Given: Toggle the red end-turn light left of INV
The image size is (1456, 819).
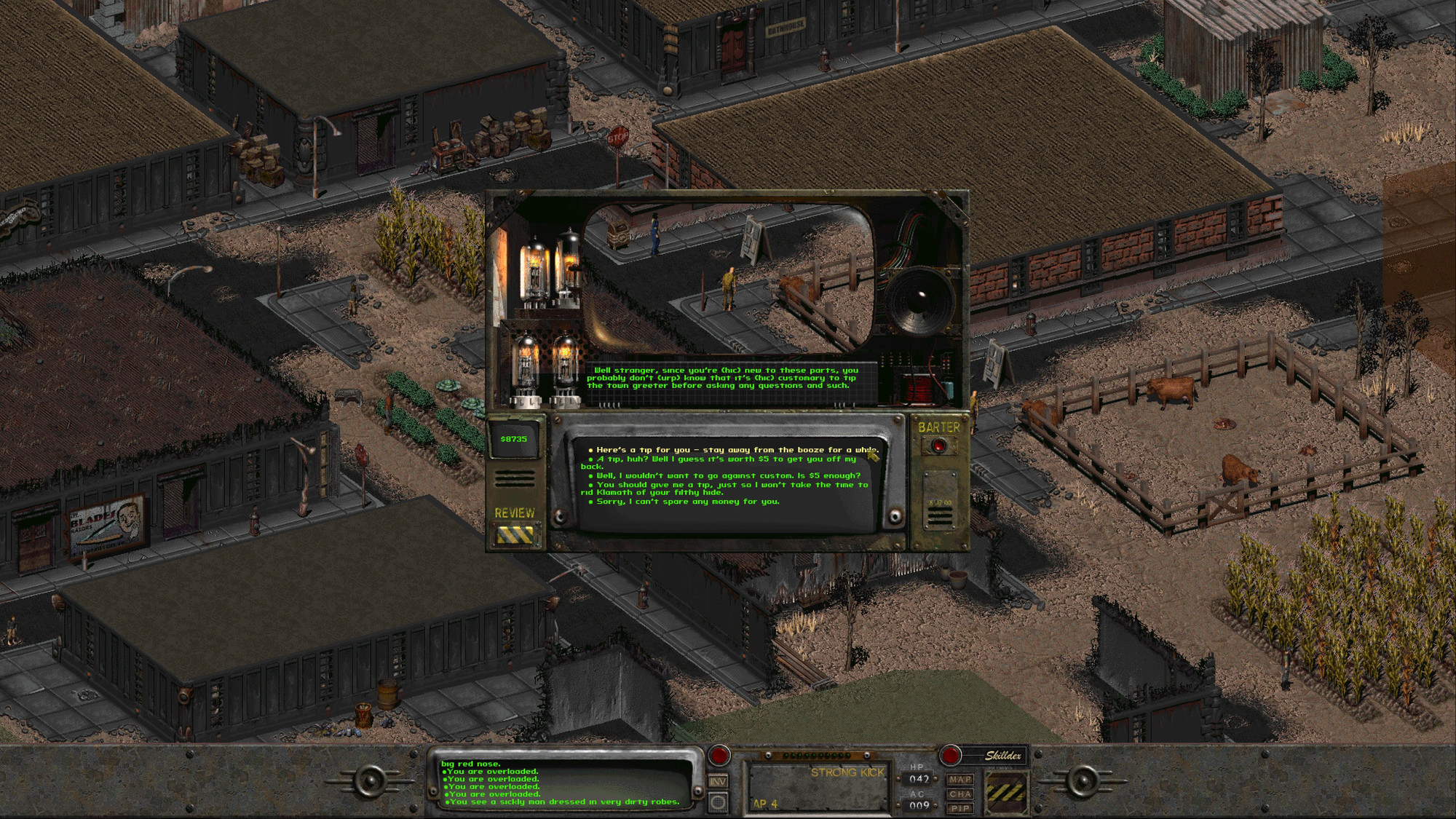Looking at the screenshot, I should click(x=719, y=755).
